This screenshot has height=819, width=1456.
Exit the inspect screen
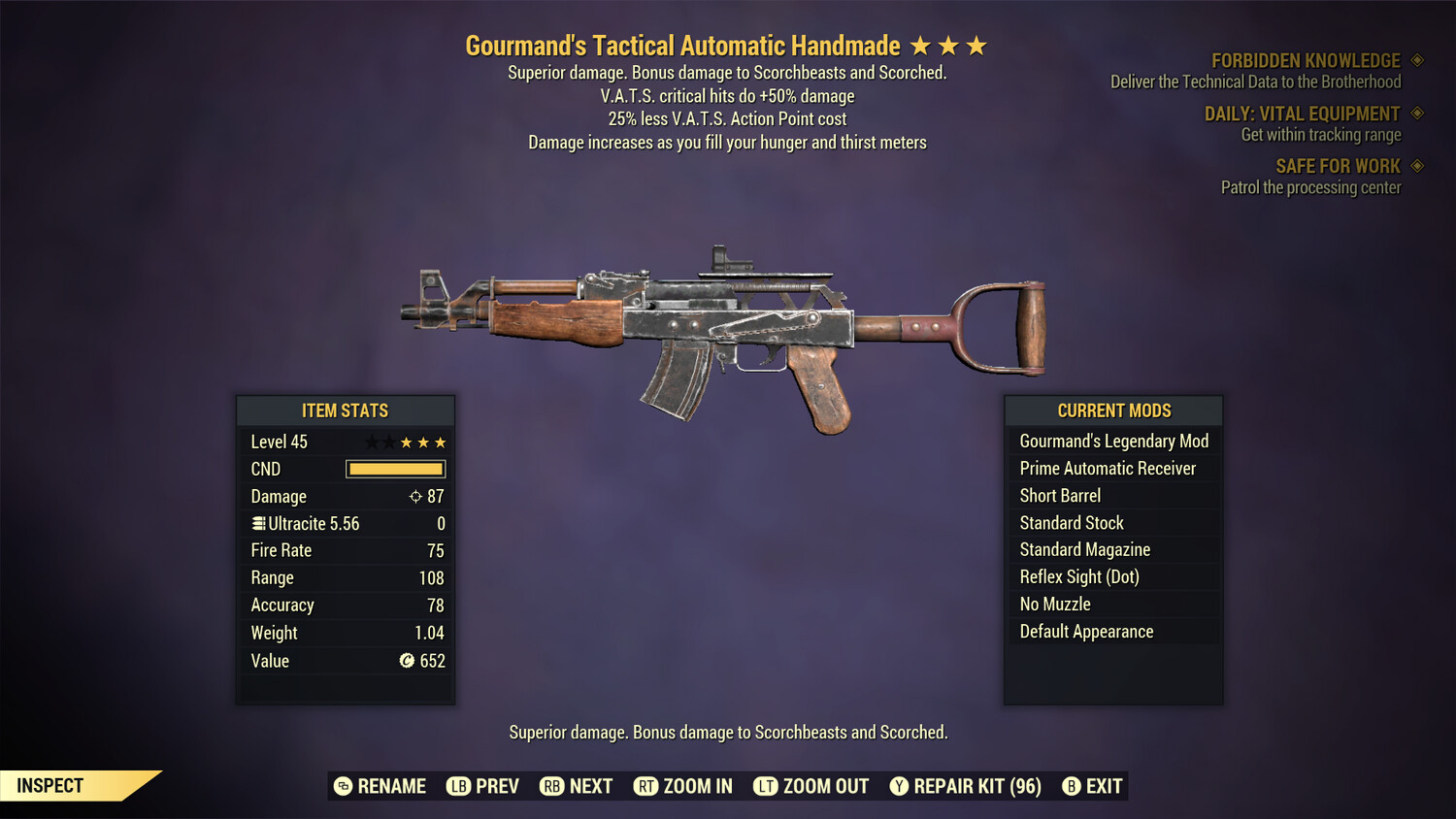pyautogui.click(x=1092, y=786)
